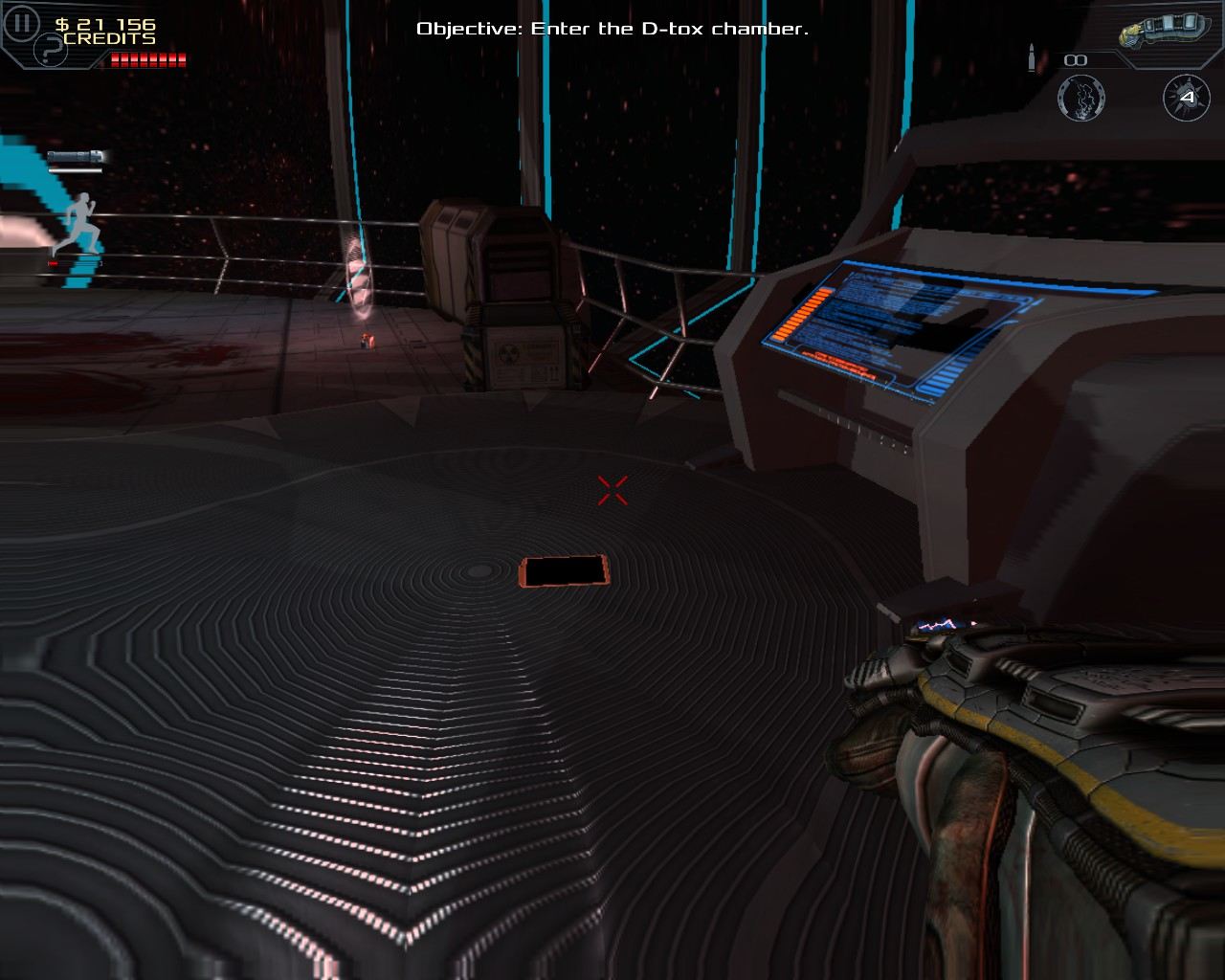The height and width of the screenshot is (980, 1225).
Task: Click the open hatch in the floor
Action: (x=565, y=570)
